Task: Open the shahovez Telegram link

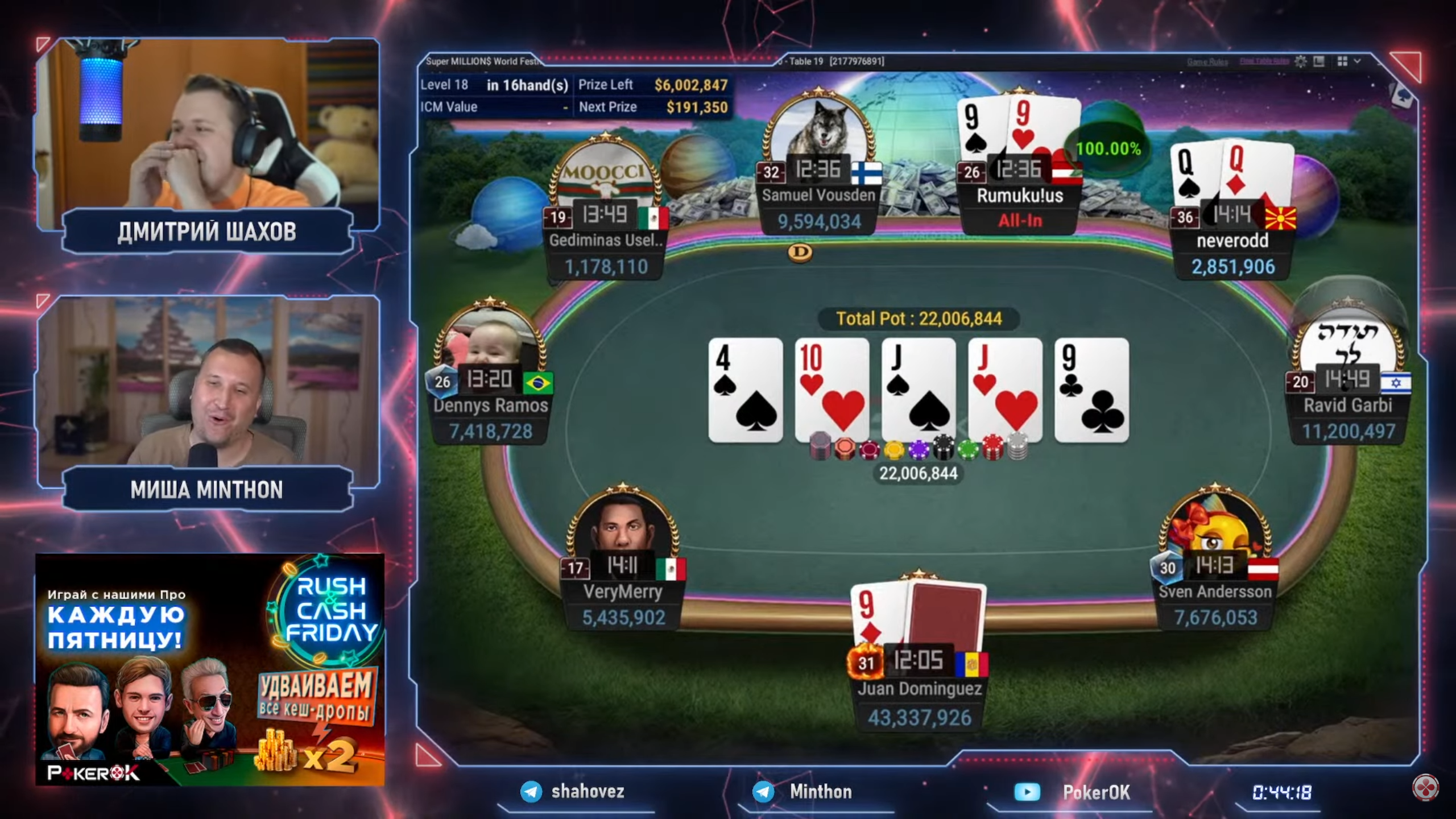Action: coord(574,792)
